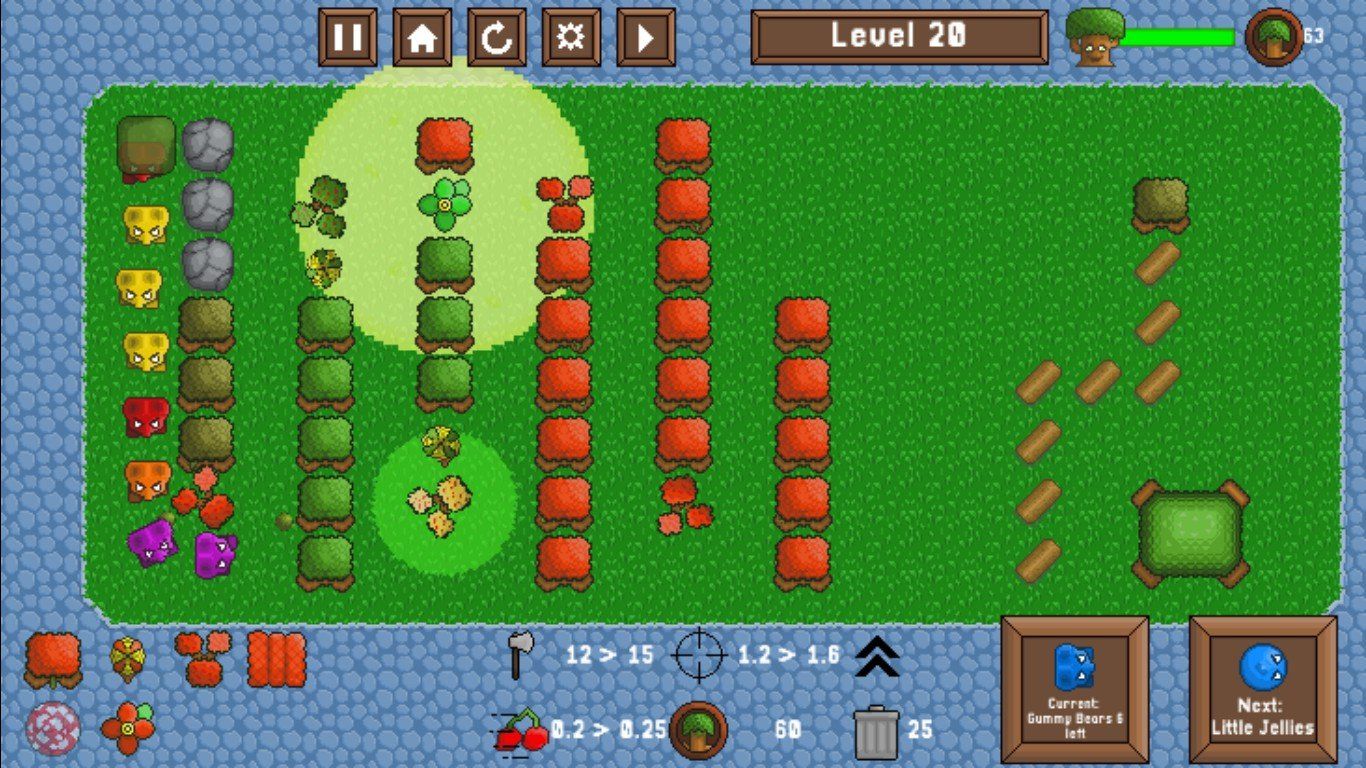The image size is (1366, 768).
Task: Pause the game
Action: 347,38
